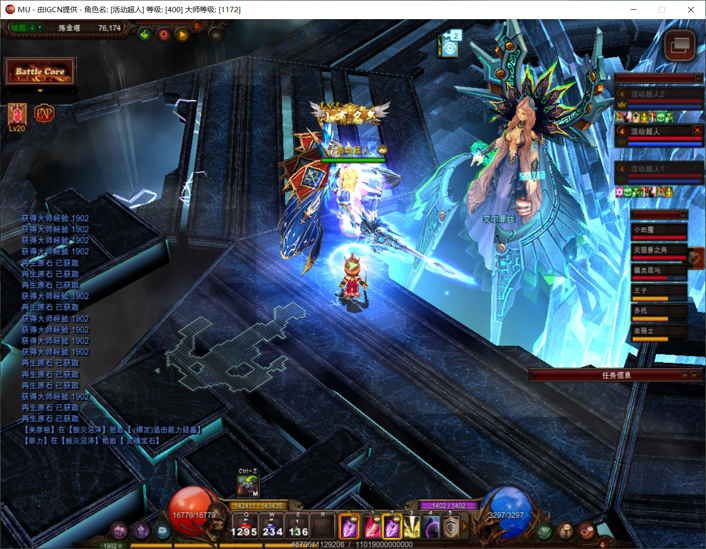706x549 pixels.
Task: Click the Battle Core button
Action: [40, 73]
